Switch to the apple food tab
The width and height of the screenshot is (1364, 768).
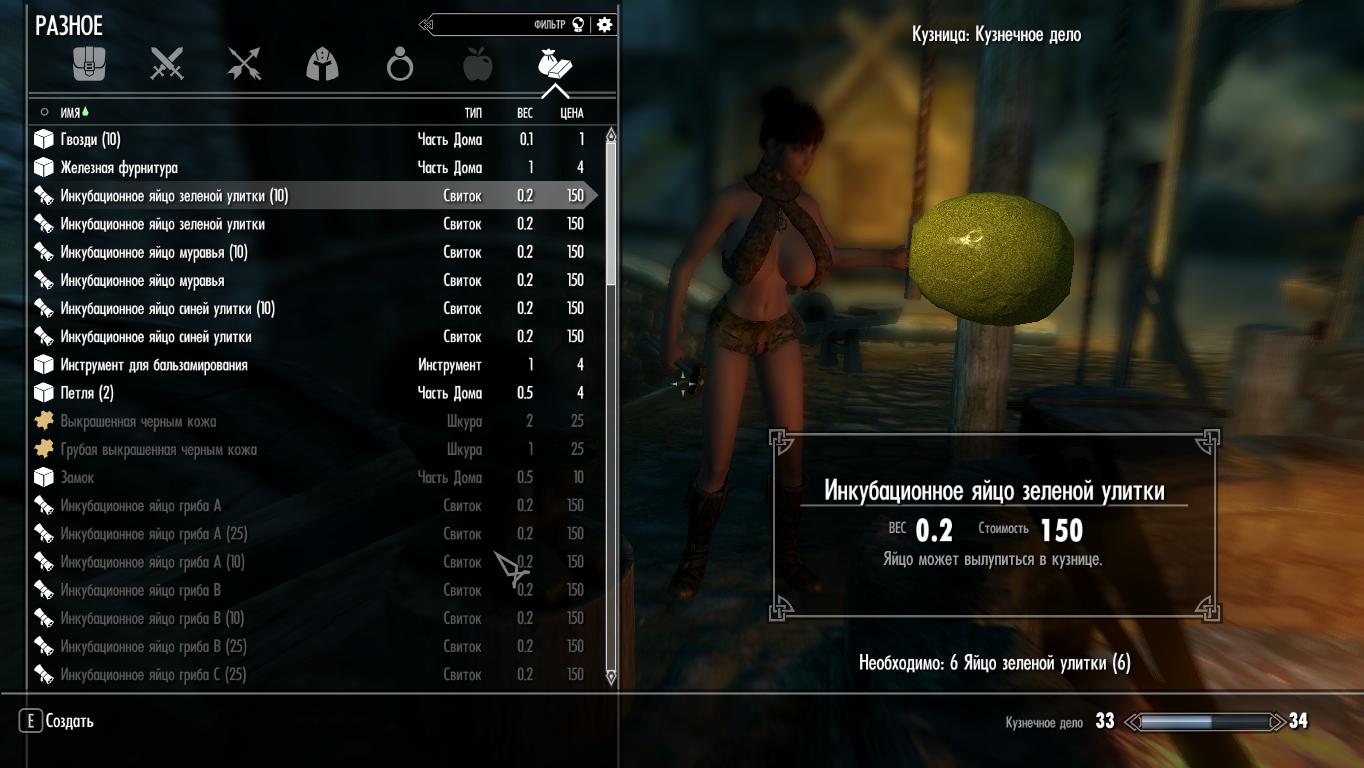(x=477, y=66)
